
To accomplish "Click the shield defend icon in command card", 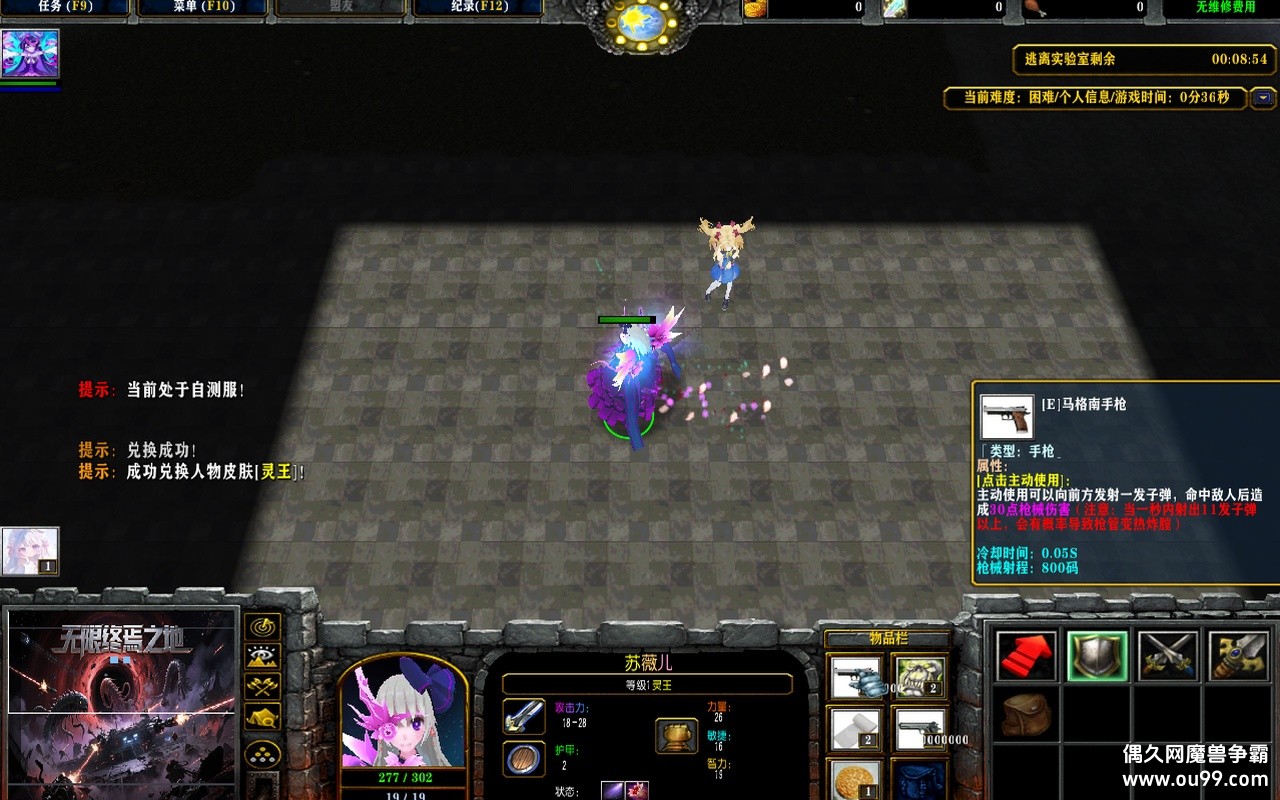I will 1095,656.
